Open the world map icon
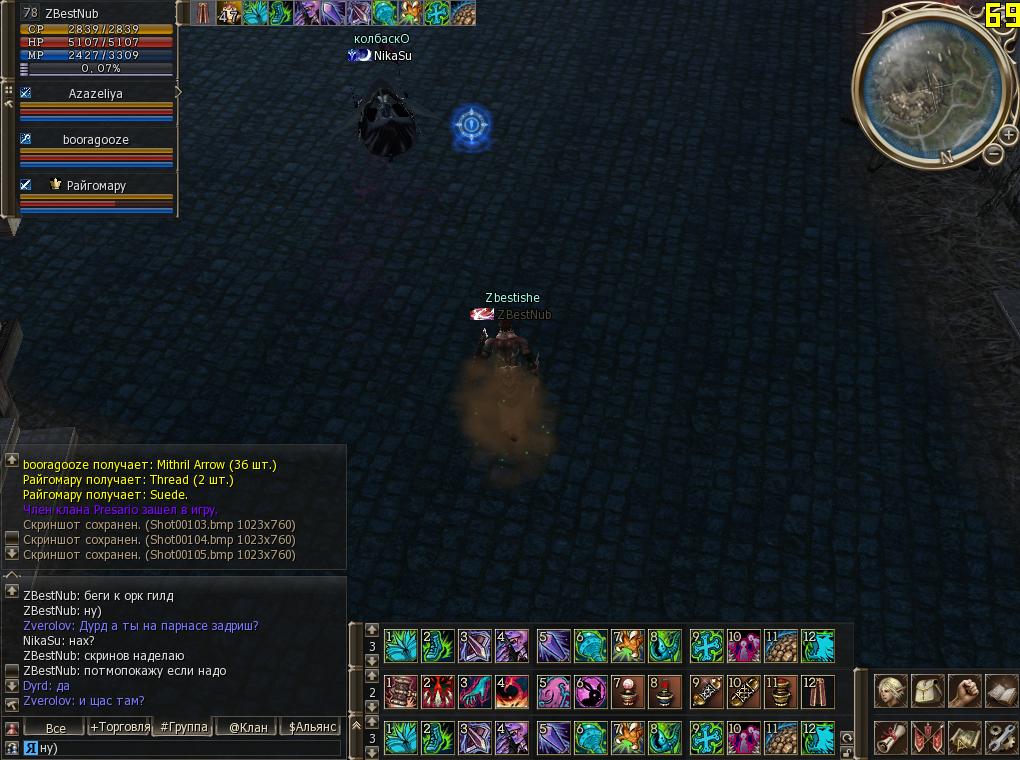The width and height of the screenshot is (1020, 760). [x=963, y=737]
